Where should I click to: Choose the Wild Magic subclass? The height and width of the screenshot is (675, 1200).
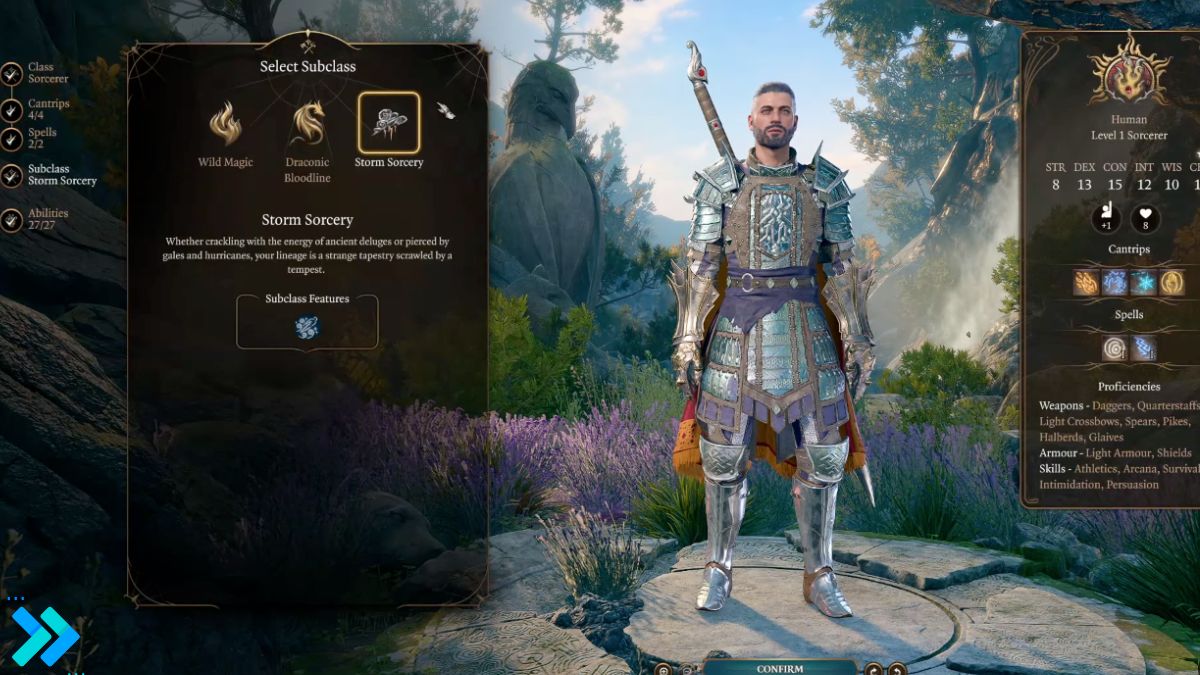tap(225, 124)
